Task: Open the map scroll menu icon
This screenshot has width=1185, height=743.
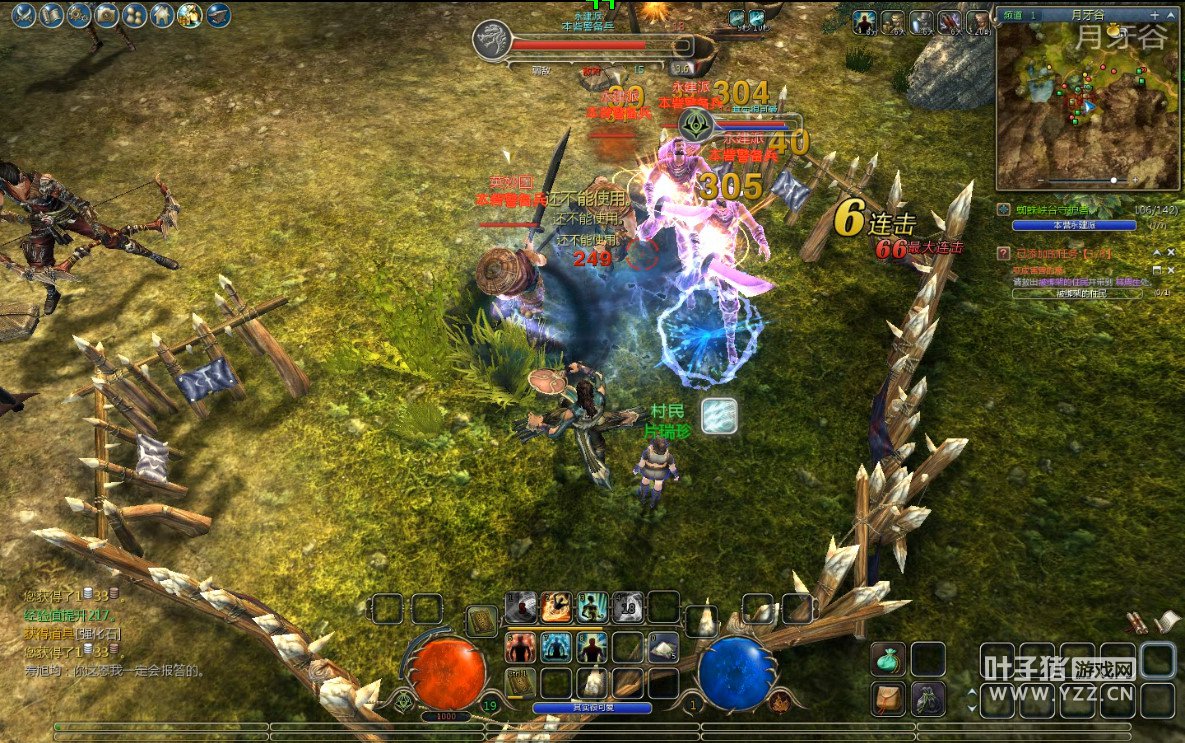Action: pos(51,15)
